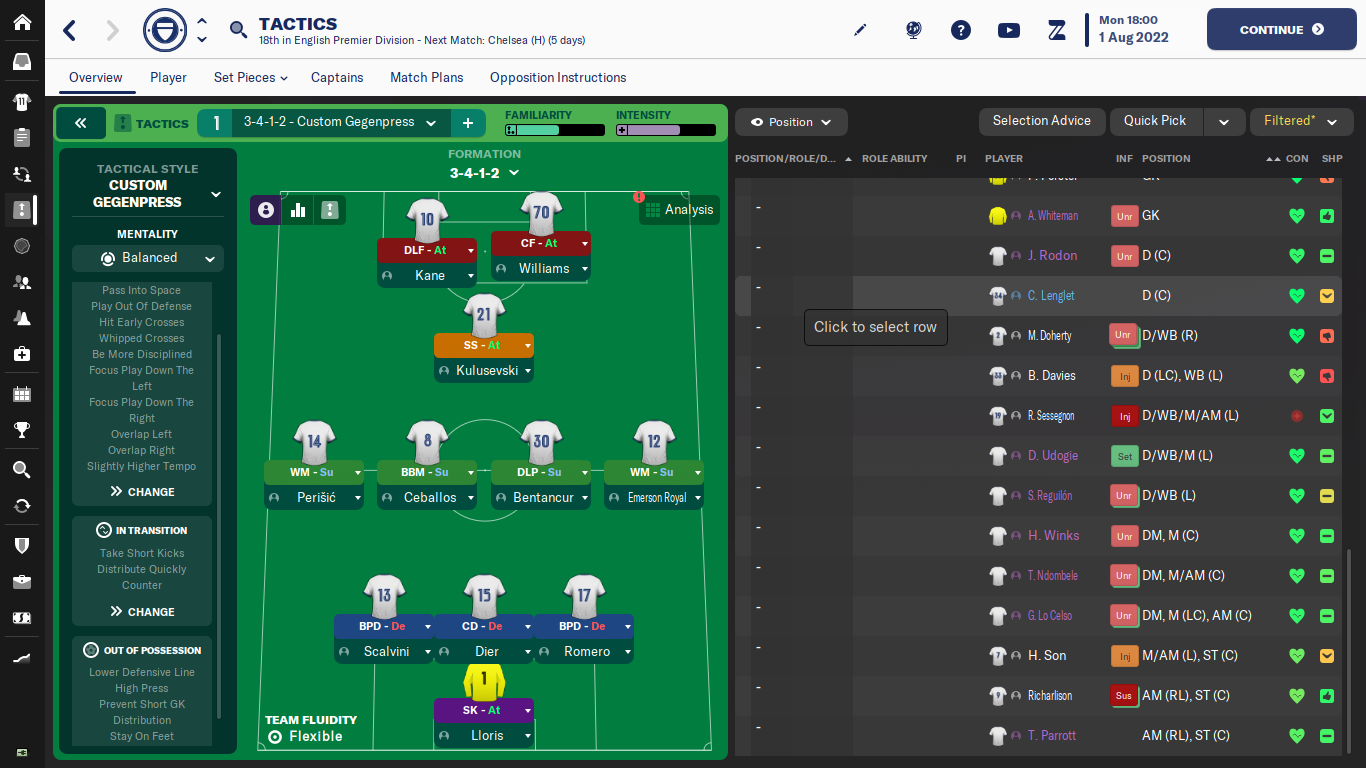The width and height of the screenshot is (1366, 768).
Task: Open the Inbox icon in the left sidebar
Action: 21,60
